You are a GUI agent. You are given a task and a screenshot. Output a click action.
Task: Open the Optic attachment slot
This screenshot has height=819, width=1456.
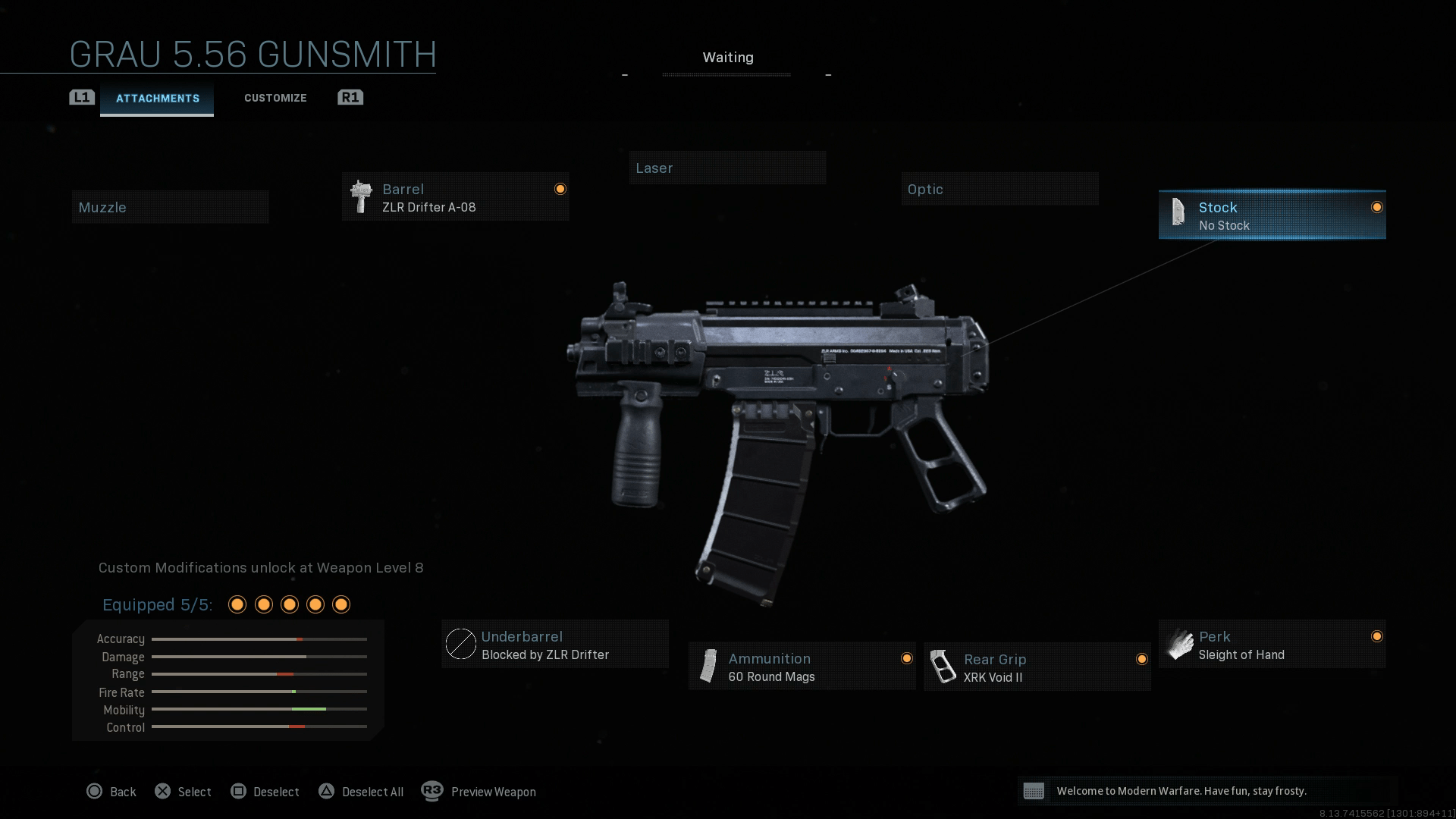coord(999,189)
